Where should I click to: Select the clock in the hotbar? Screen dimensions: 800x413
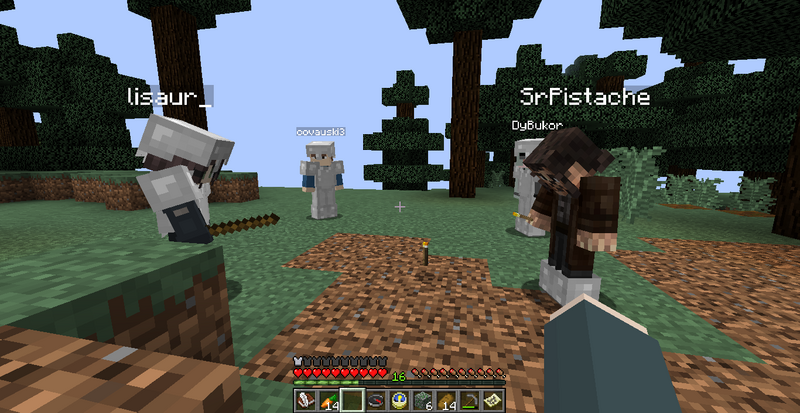(397, 400)
